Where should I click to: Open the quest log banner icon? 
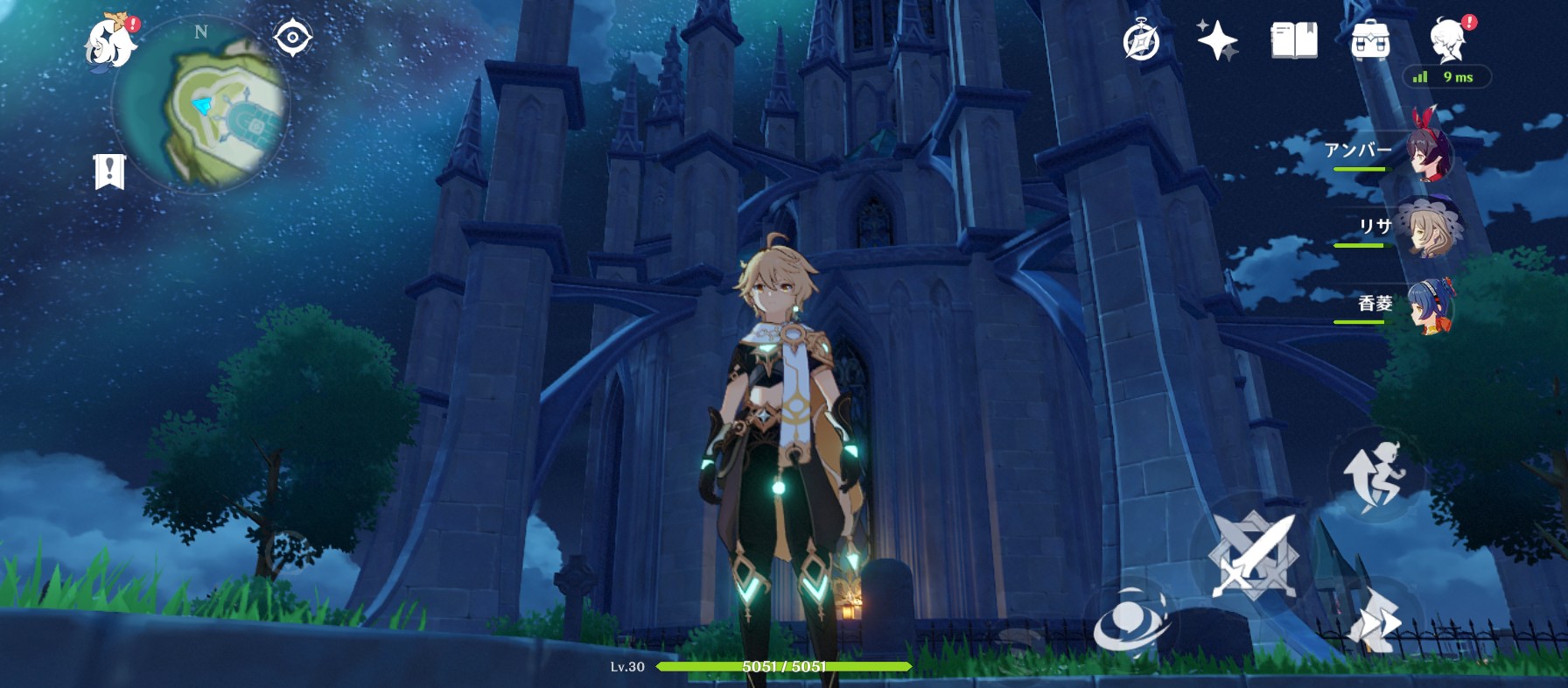[x=110, y=172]
